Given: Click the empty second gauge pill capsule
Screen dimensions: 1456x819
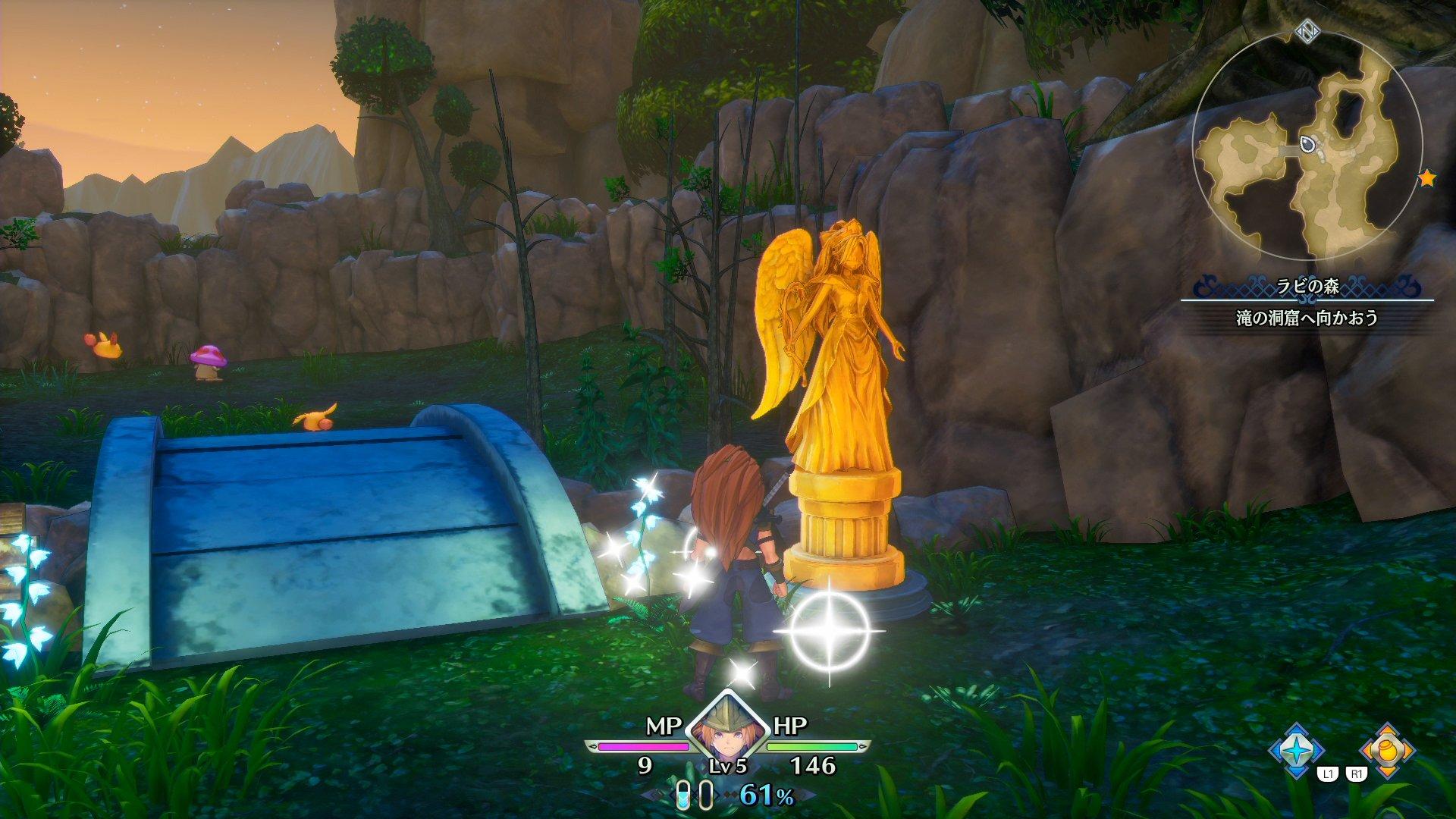Looking at the screenshot, I should 706,795.
